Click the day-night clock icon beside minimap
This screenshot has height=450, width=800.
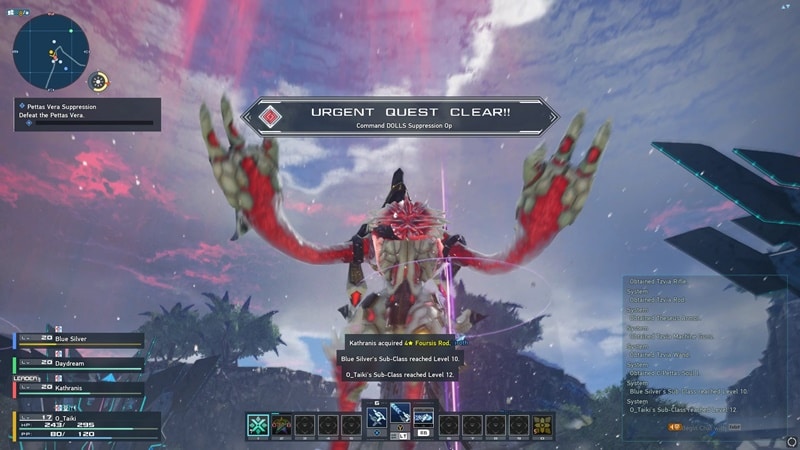pyautogui.click(x=99, y=81)
